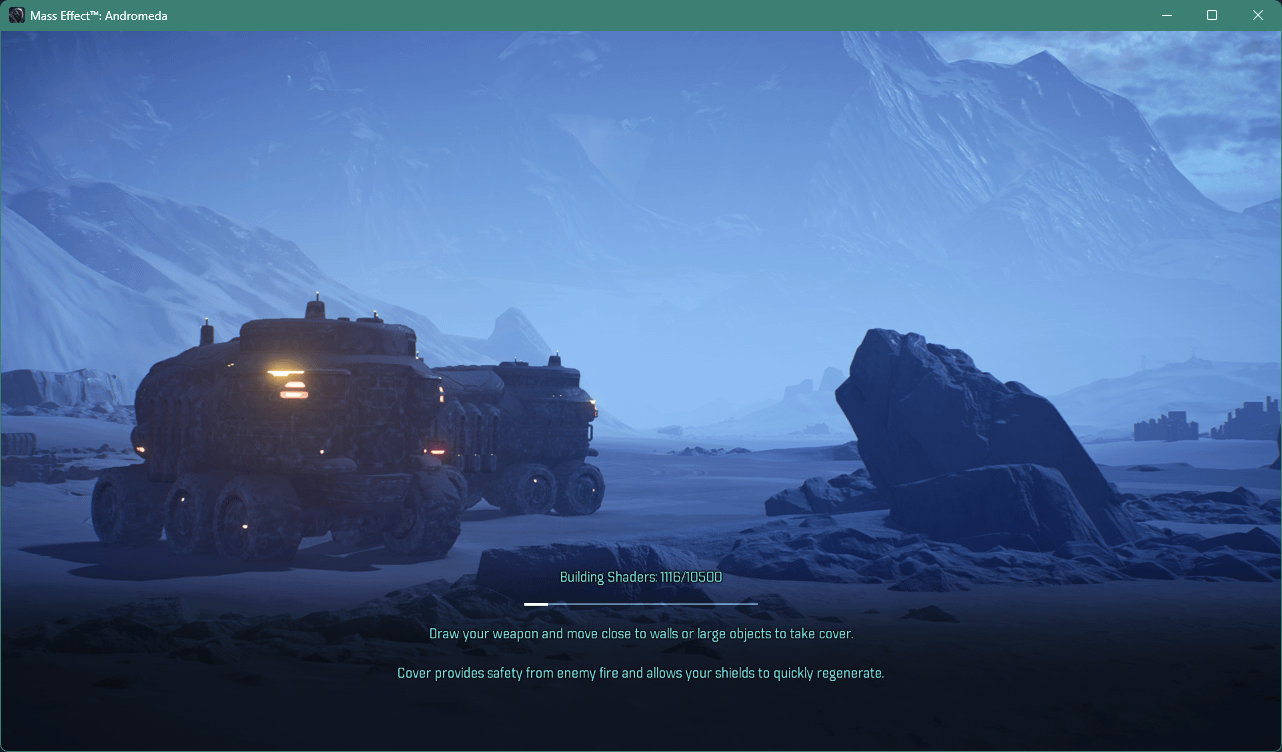Close the Mass Effect Andromeda window
This screenshot has width=1282, height=752.
pyautogui.click(x=1258, y=15)
